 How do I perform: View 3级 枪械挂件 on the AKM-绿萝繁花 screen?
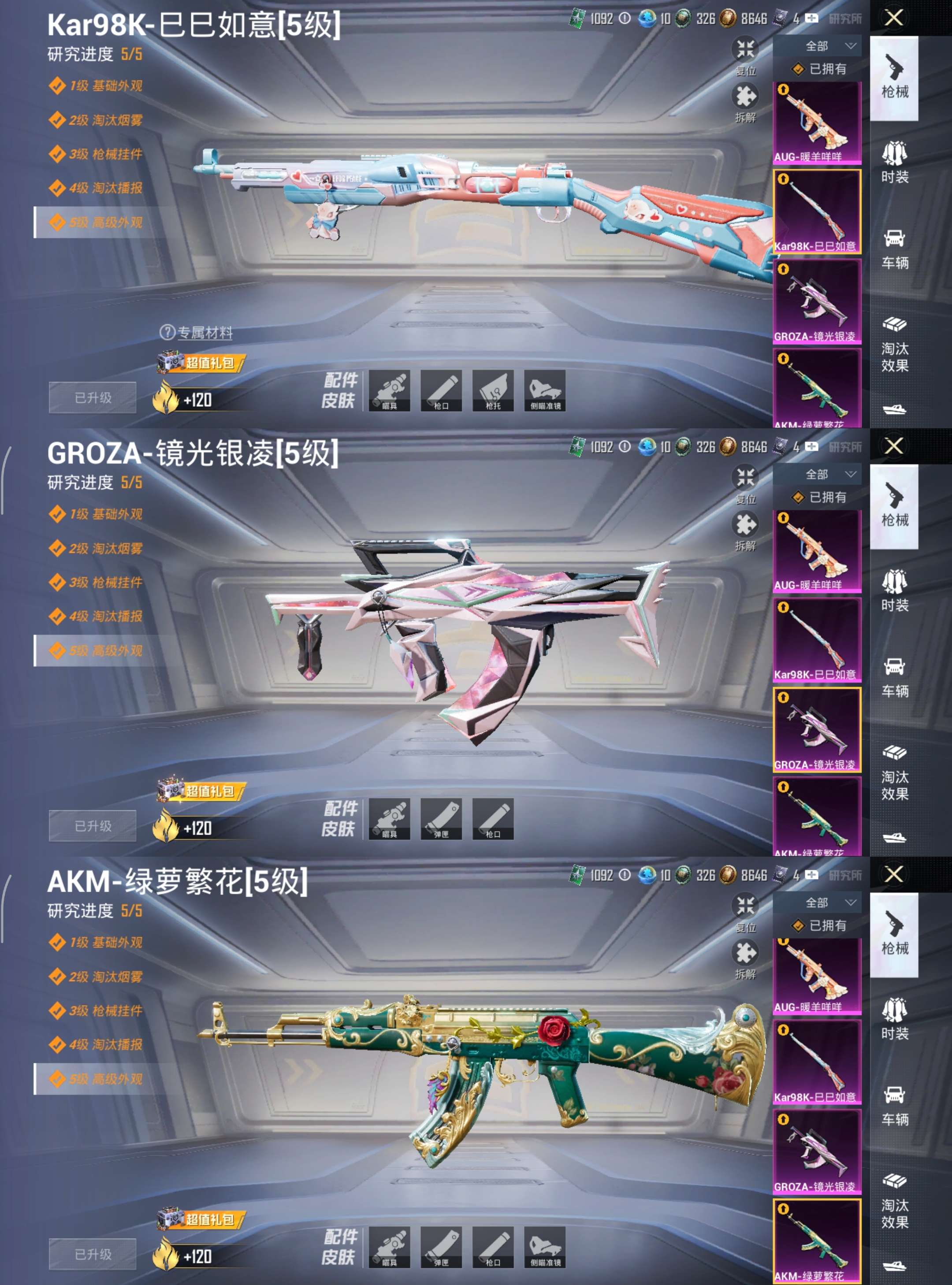(x=105, y=1011)
